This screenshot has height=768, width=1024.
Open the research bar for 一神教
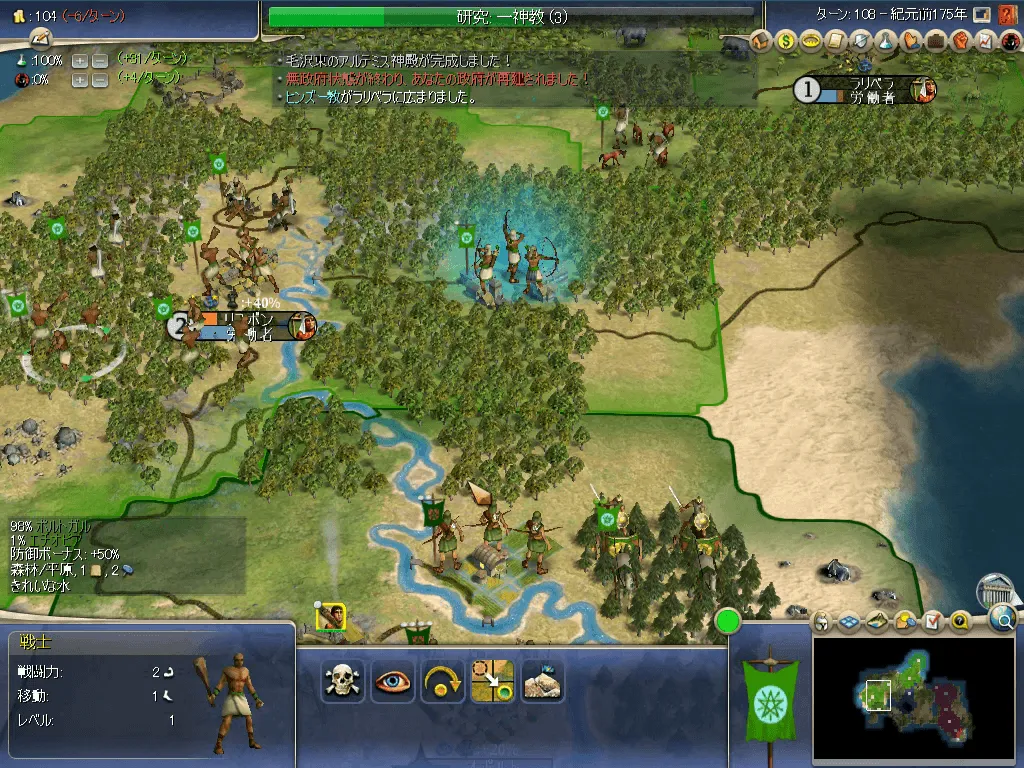(x=511, y=16)
